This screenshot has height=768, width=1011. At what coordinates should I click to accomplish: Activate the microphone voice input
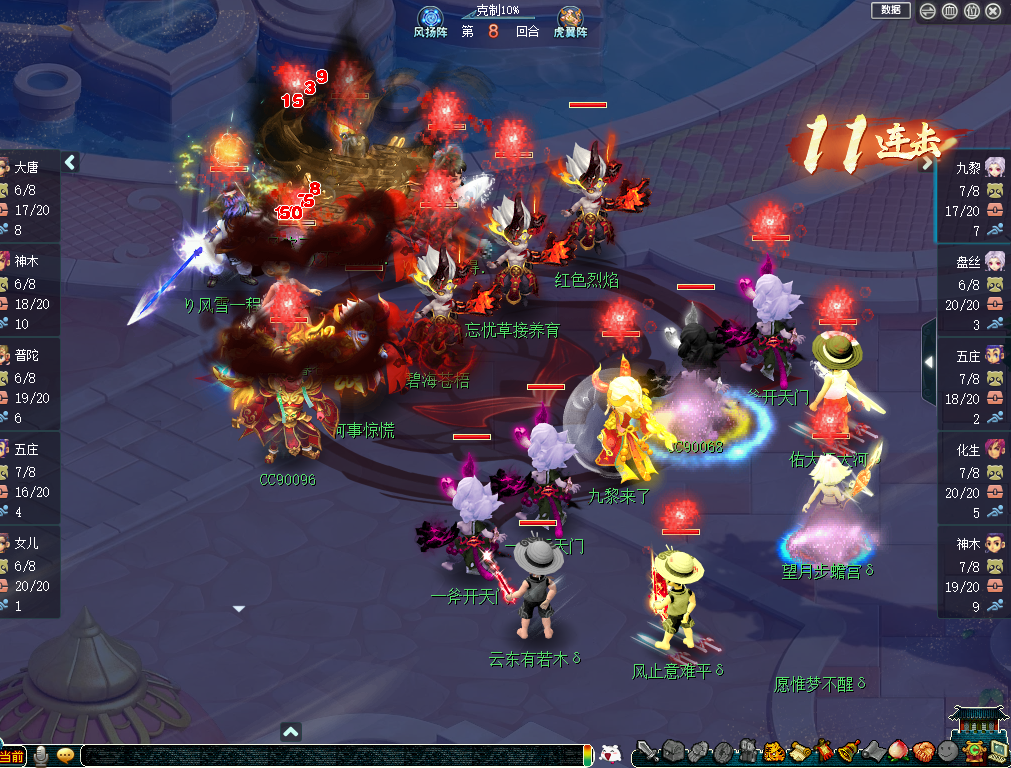click(x=42, y=755)
